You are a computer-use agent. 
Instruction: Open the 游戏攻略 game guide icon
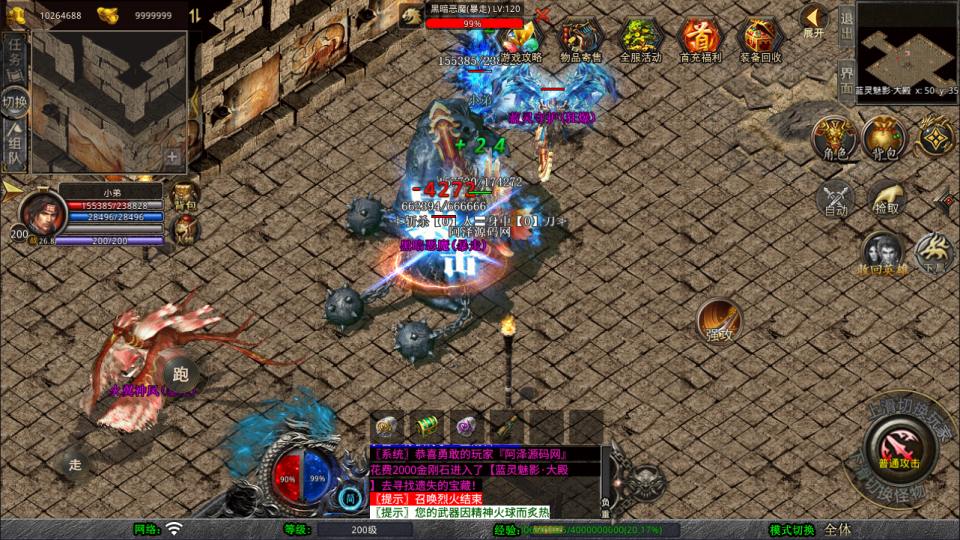[x=520, y=38]
